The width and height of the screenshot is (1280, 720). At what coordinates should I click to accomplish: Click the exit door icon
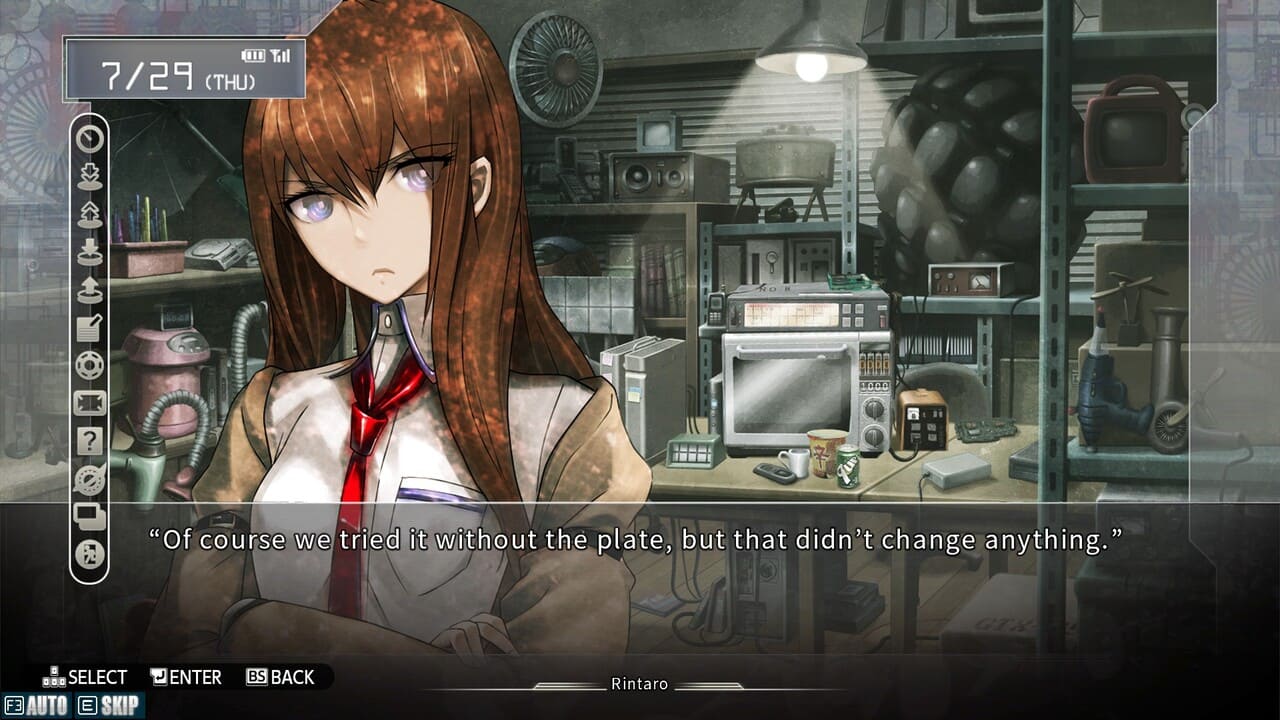pyautogui.click(x=90, y=555)
